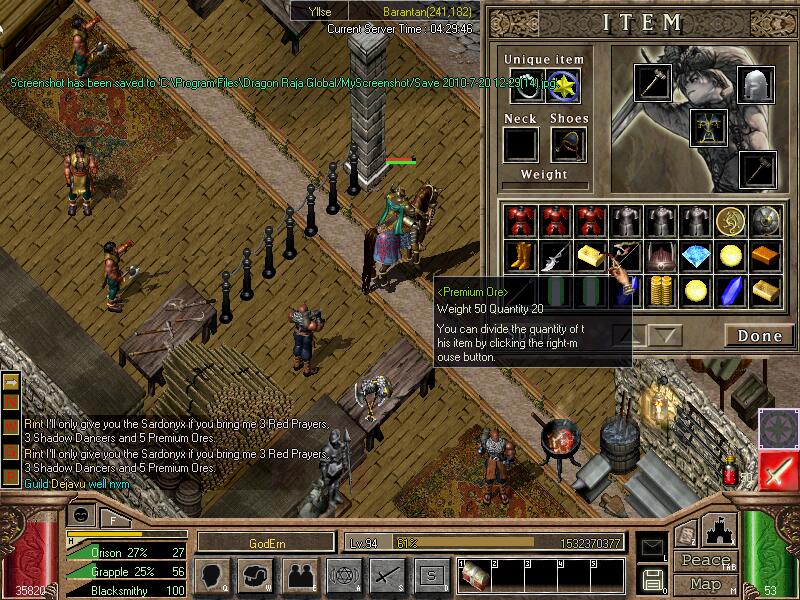Click the floppy disk save icon
This screenshot has height=600, width=800.
pyautogui.click(x=653, y=579)
